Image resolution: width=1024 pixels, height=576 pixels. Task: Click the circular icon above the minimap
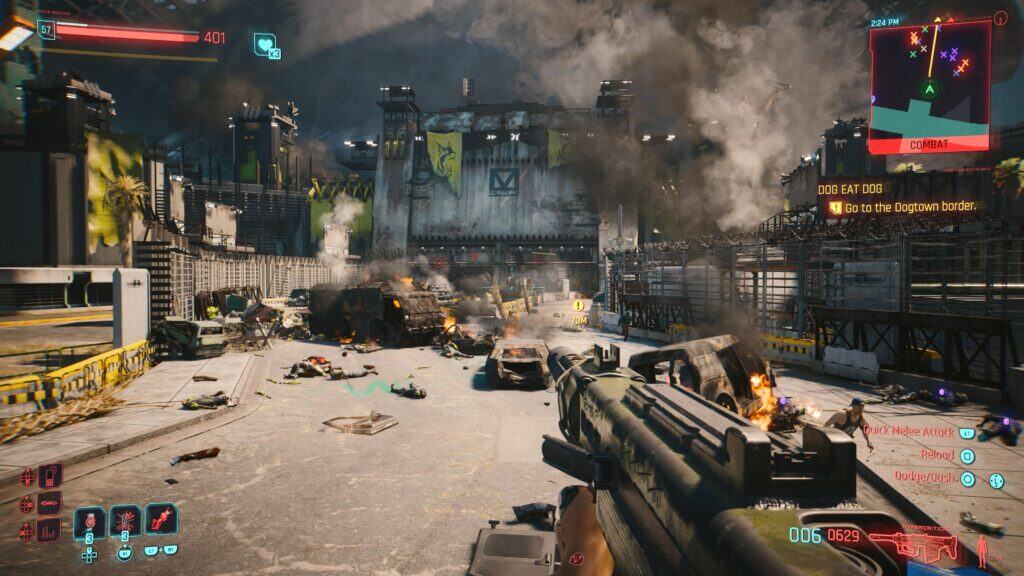(x=1001, y=18)
